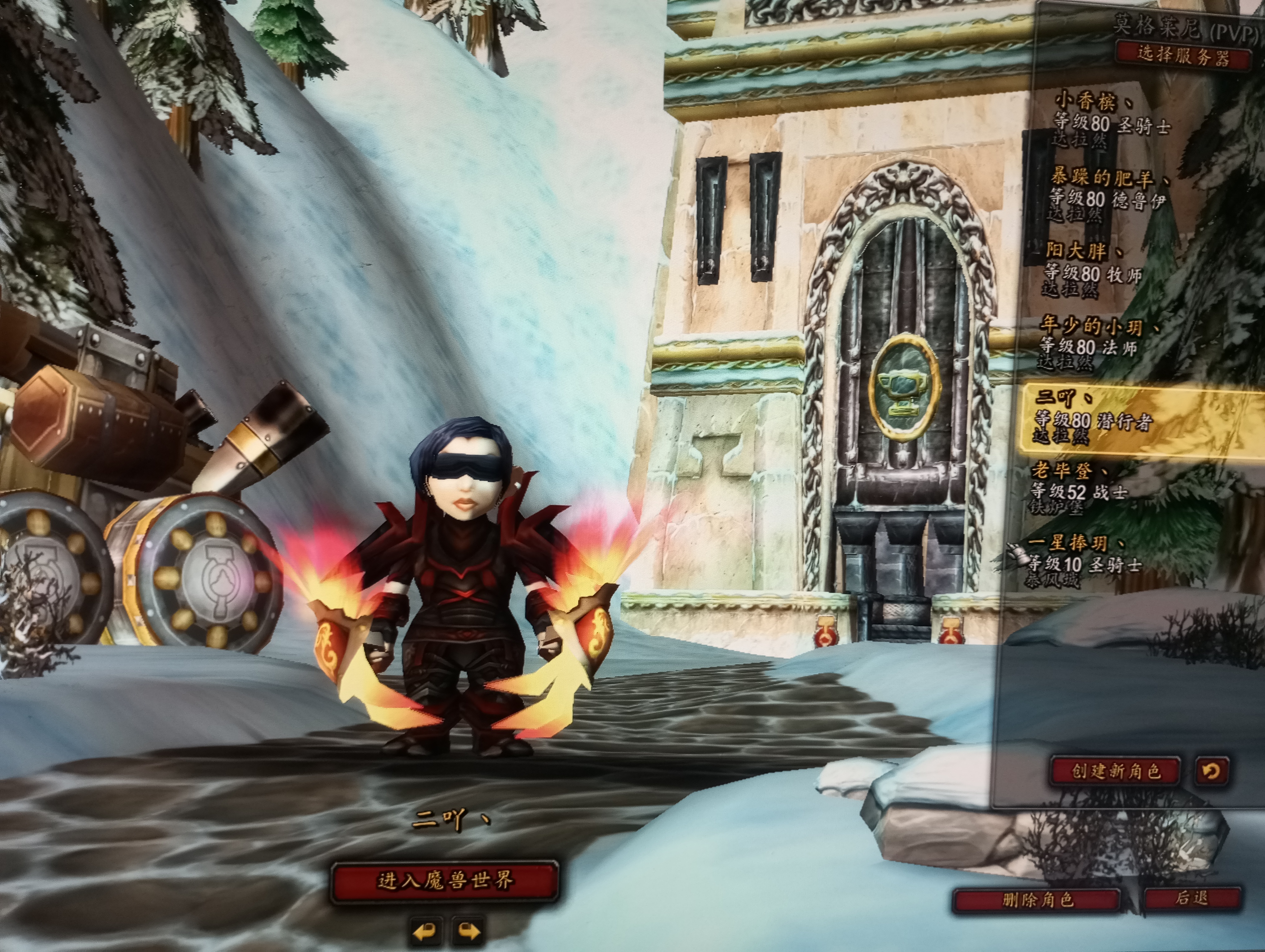The height and width of the screenshot is (952, 1265).
Task: Pick the 年少的小玥 mage character
Action: (1095, 343)
